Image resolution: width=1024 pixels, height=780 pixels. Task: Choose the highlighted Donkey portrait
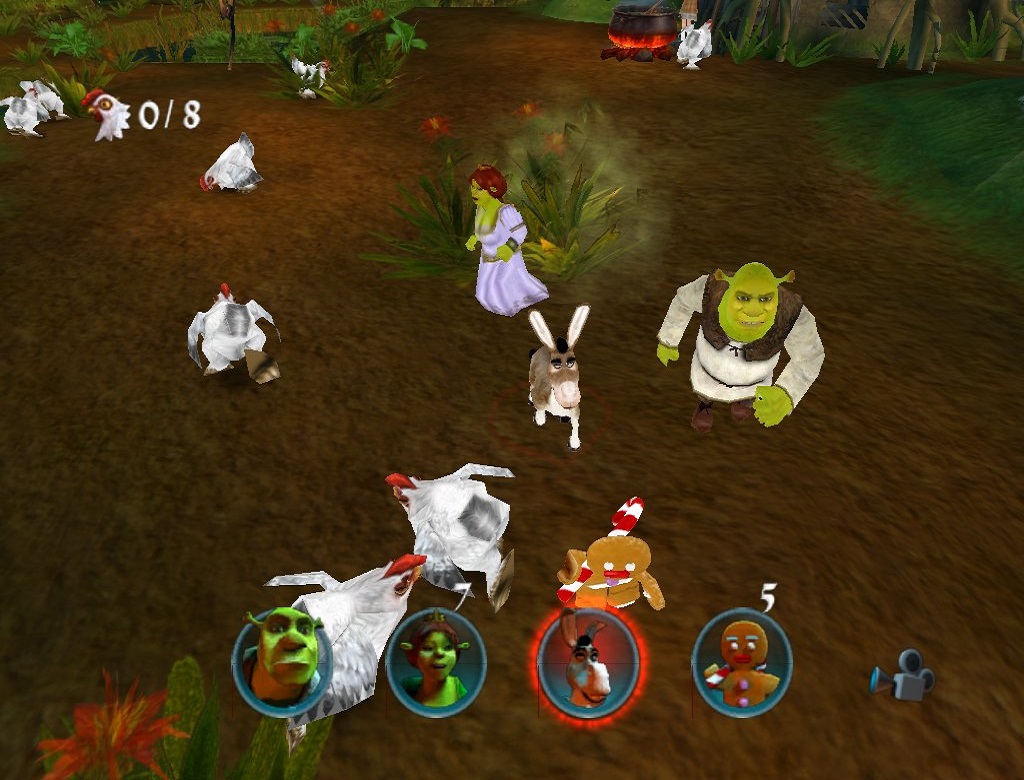(x=587, y=662)
